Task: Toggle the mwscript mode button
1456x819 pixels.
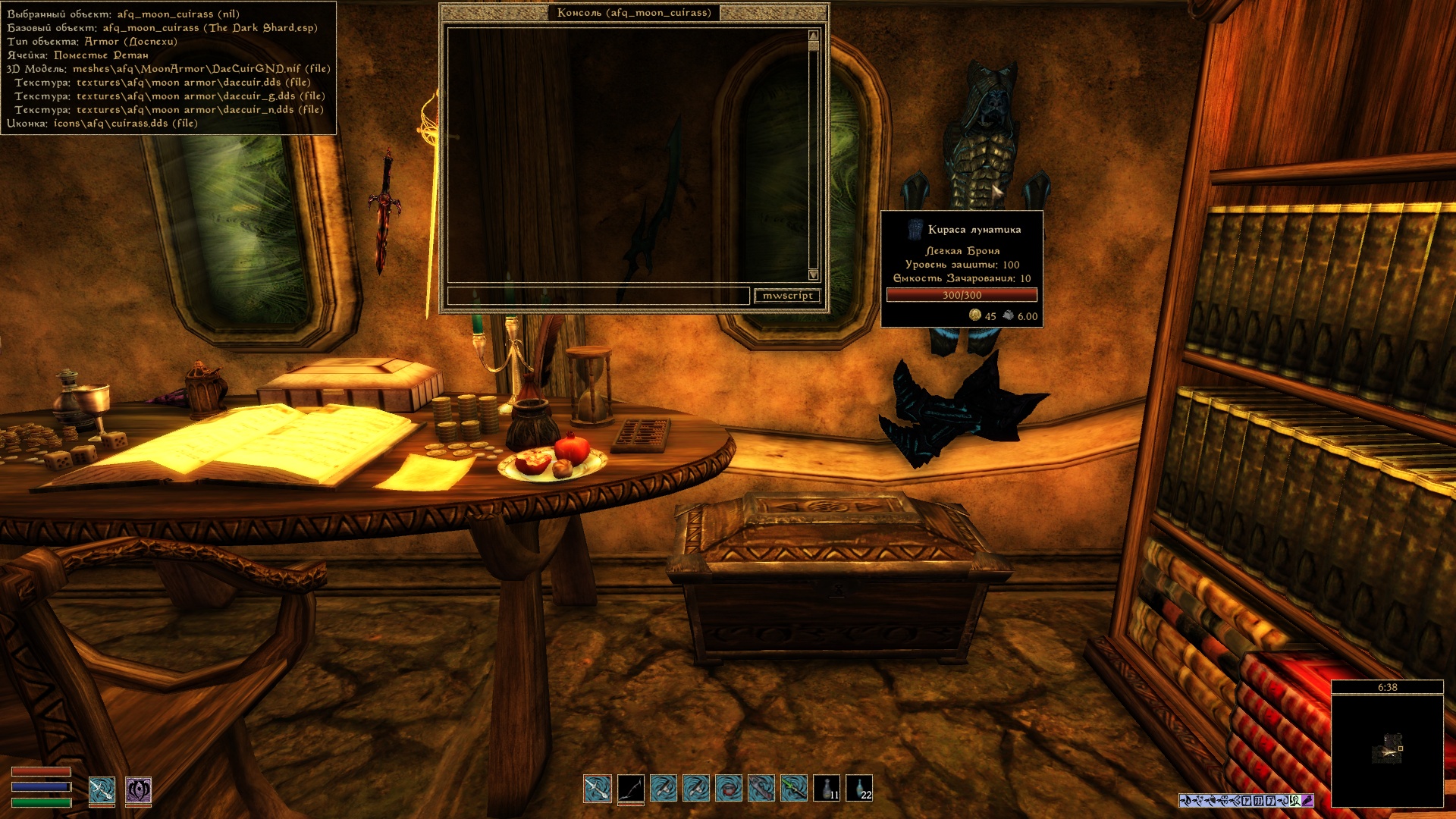Action: [x=788, y=296]
